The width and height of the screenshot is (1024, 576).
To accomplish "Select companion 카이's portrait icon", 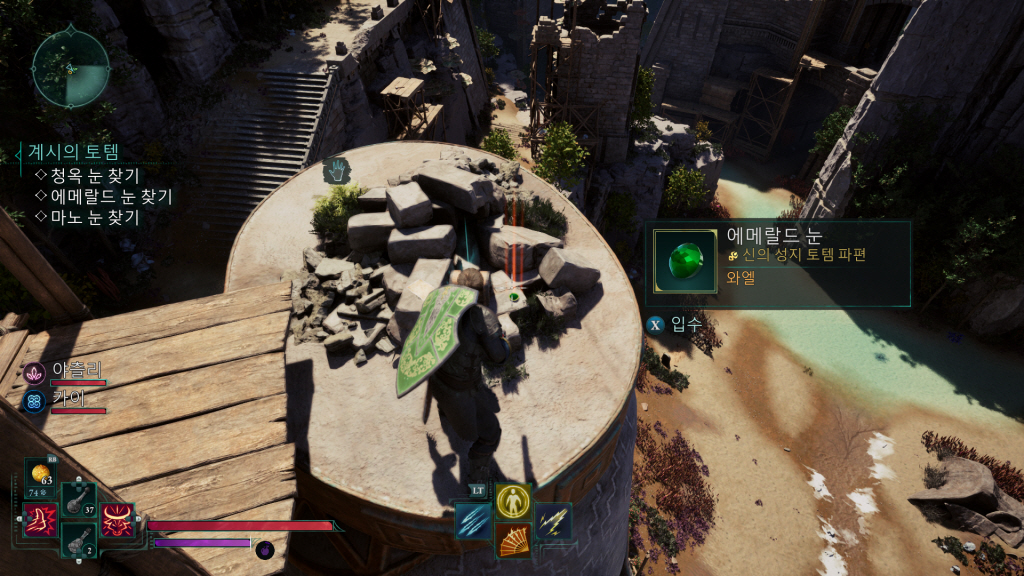I will (x=34, y=400).
